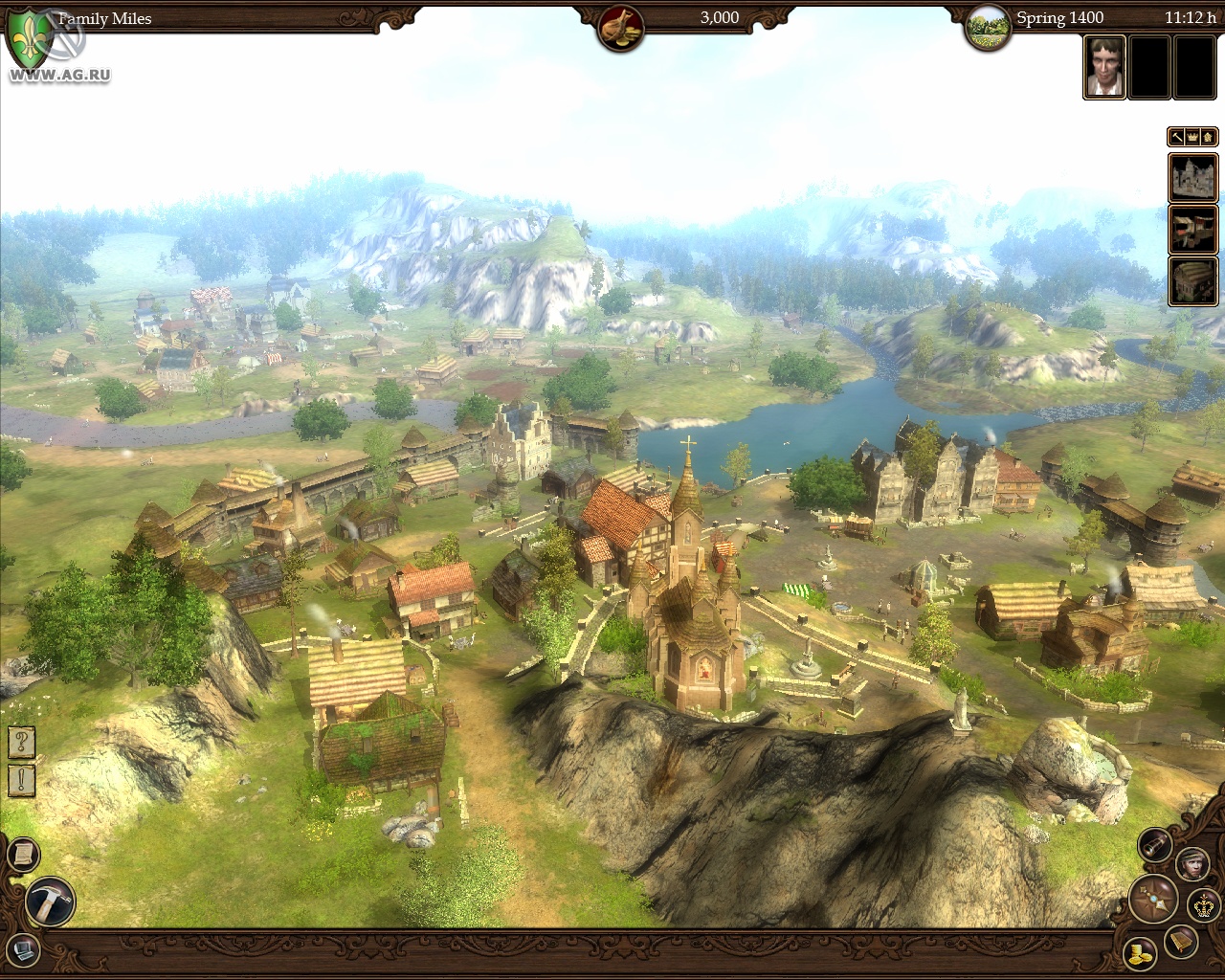Click the exclamation mark notice sign

click(20, 780)
